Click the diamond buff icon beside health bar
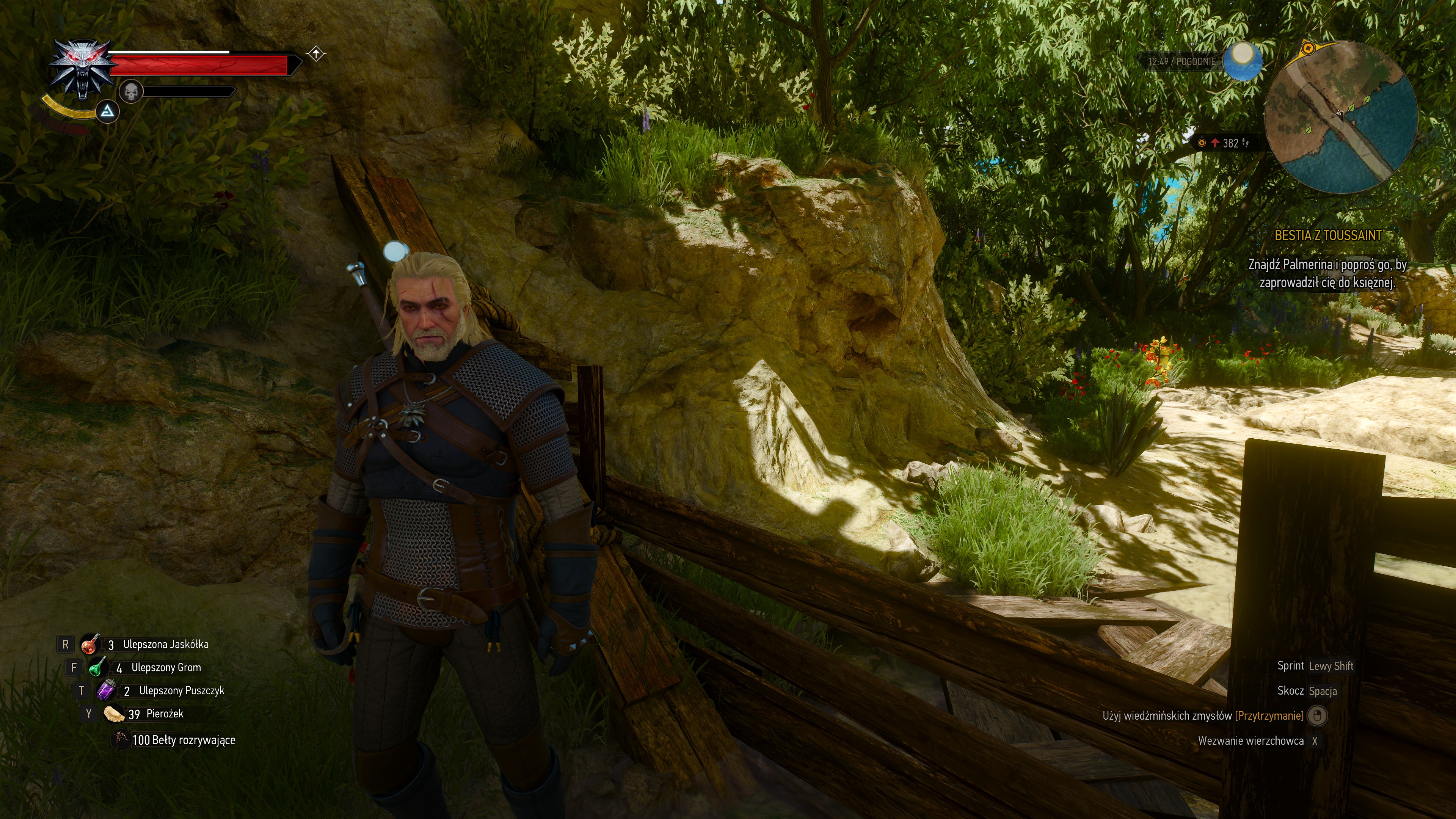 coord(316,54)
